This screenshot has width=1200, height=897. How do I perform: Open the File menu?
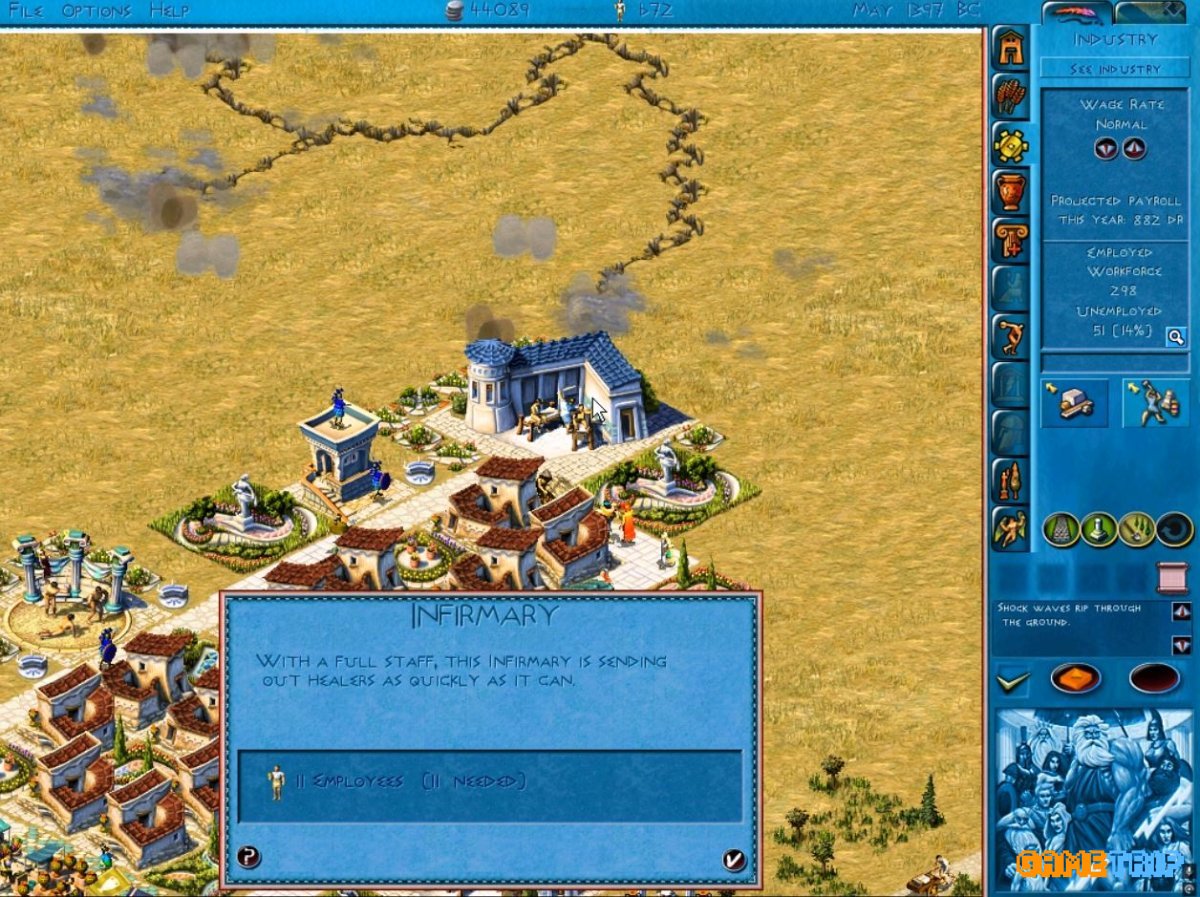click(27, 11)
